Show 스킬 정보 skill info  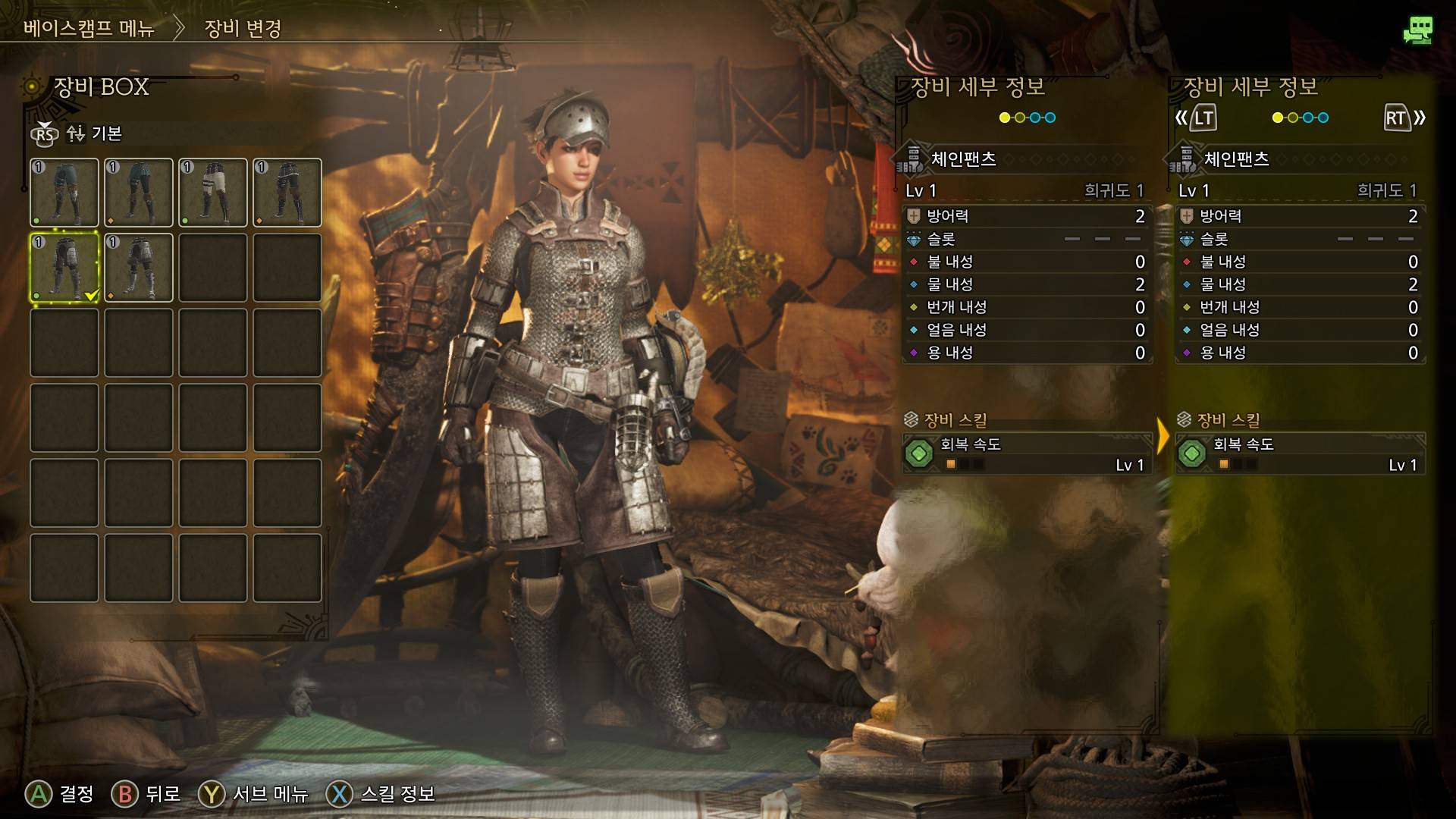coord(381,794)
